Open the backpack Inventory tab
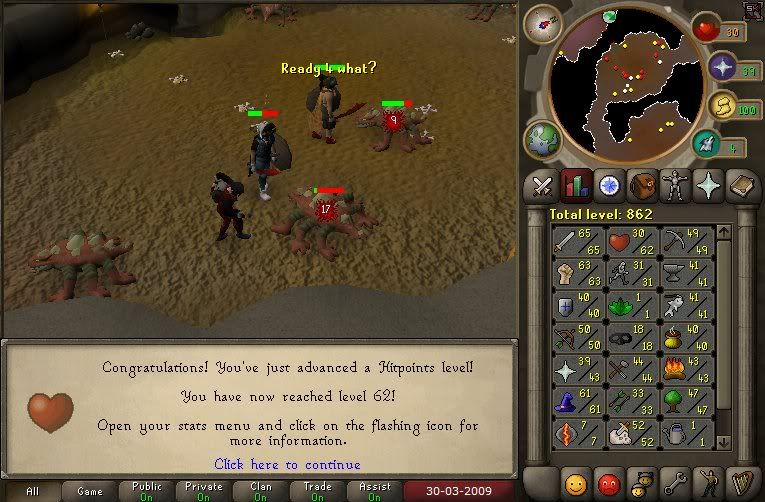This screenshot has height=502, width=765. (642, 185)
